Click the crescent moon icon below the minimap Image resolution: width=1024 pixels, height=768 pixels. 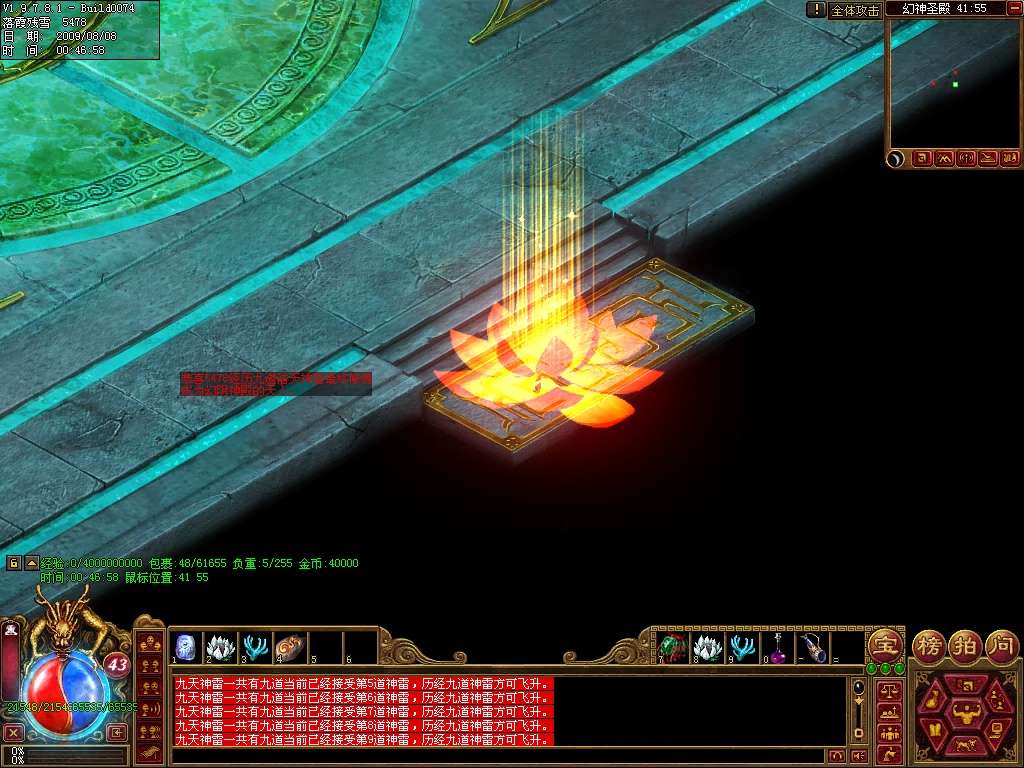(897, 158)
